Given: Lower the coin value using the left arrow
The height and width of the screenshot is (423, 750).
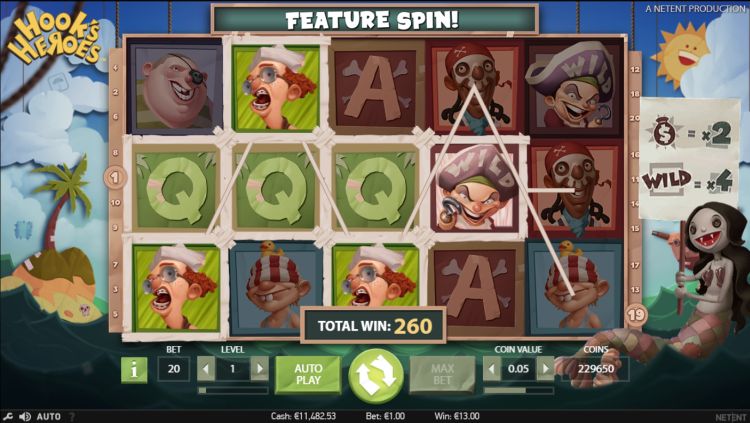Looking at the screenshot, I should [493, 369].
